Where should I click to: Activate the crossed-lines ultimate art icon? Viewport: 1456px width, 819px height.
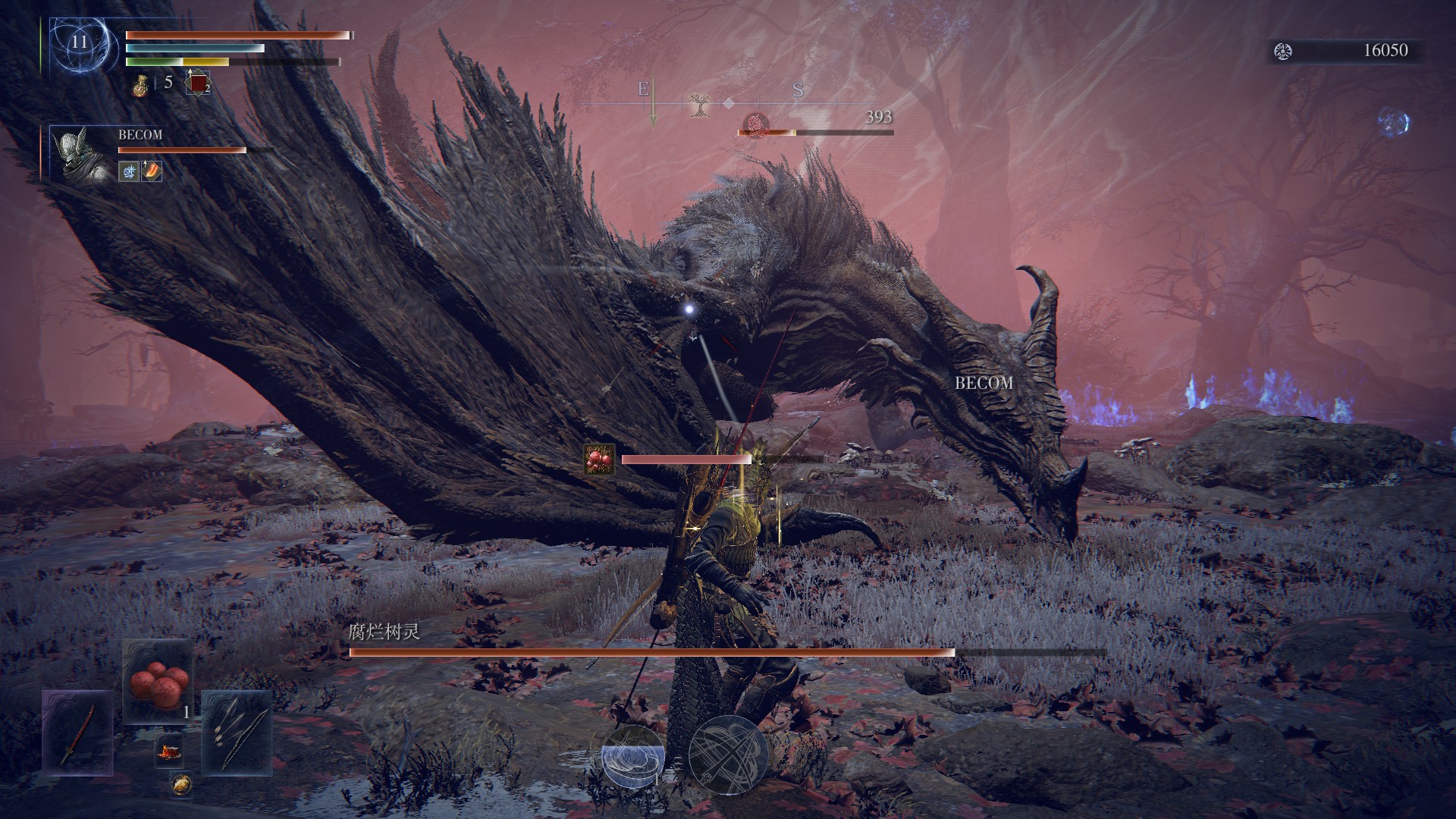pos(728,753)
